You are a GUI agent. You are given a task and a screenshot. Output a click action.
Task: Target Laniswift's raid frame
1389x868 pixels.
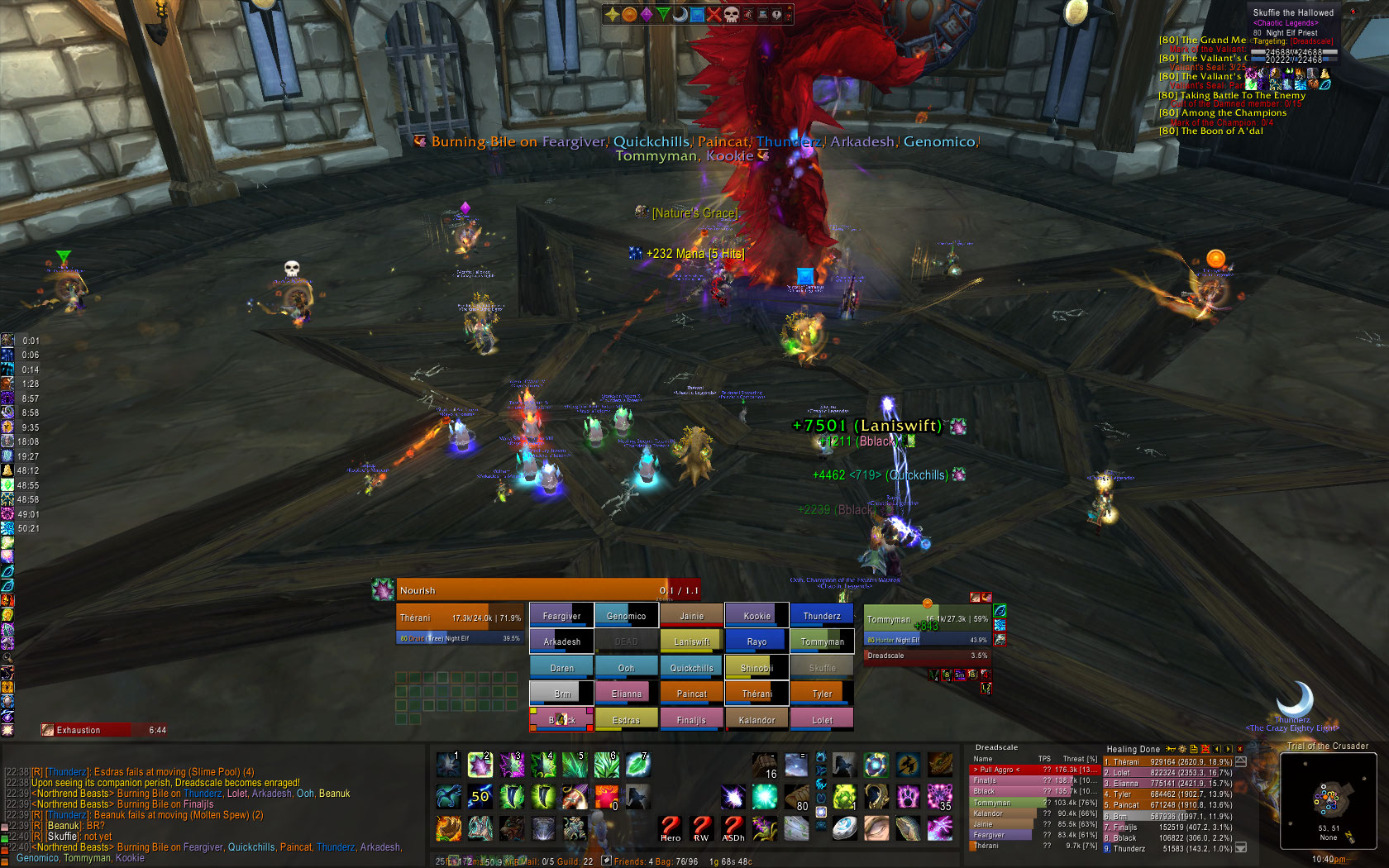click(x=691, y=641)
